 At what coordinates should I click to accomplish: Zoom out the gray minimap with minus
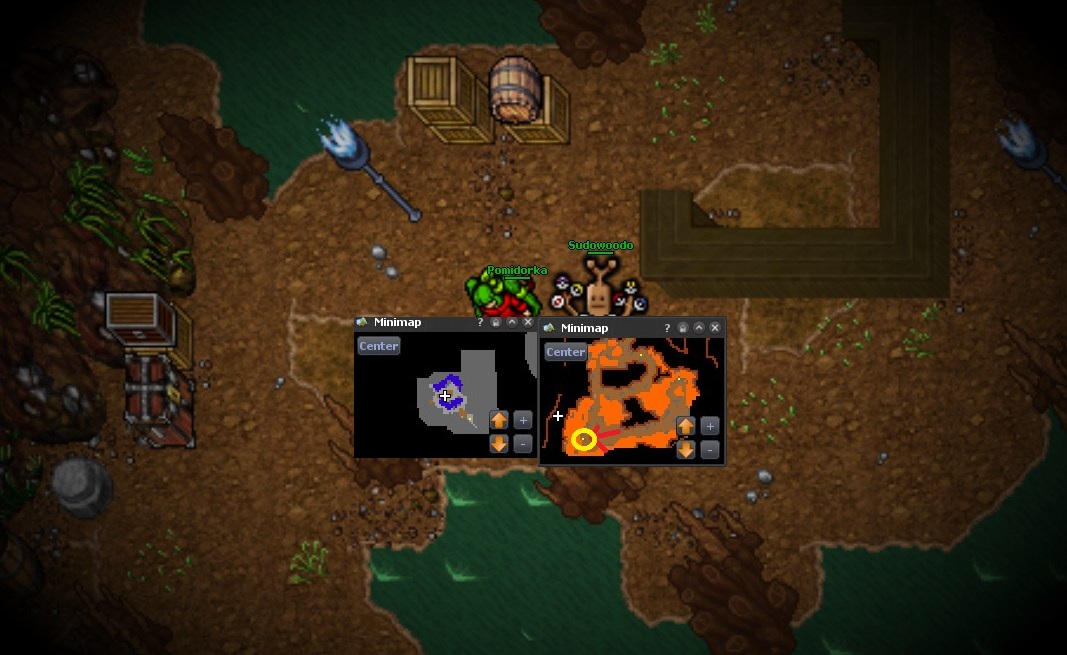522,444
